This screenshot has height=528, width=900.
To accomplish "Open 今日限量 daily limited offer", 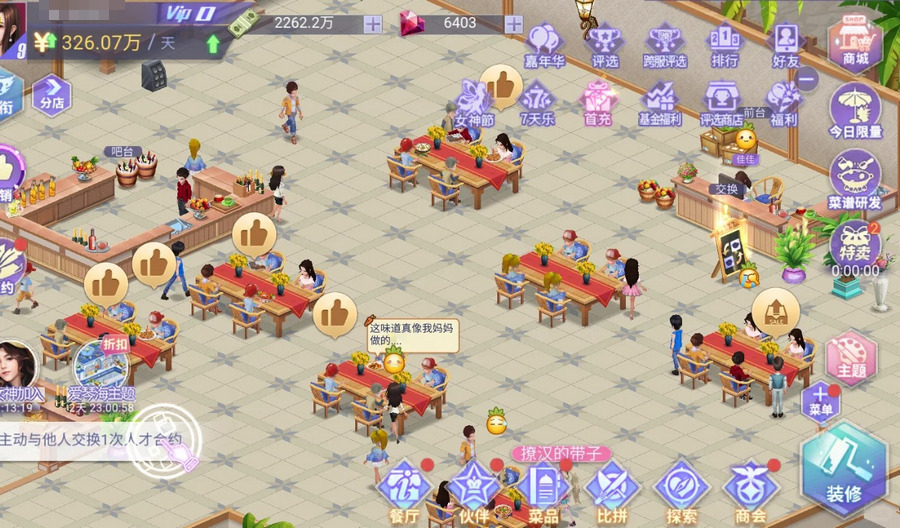I will point(855,108).
